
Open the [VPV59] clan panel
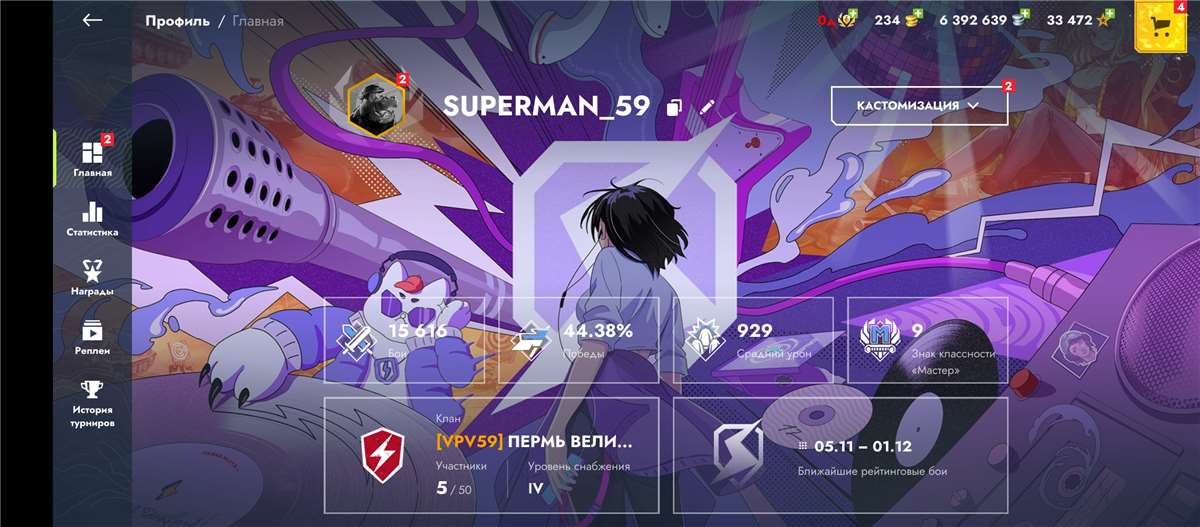[491, 455]
